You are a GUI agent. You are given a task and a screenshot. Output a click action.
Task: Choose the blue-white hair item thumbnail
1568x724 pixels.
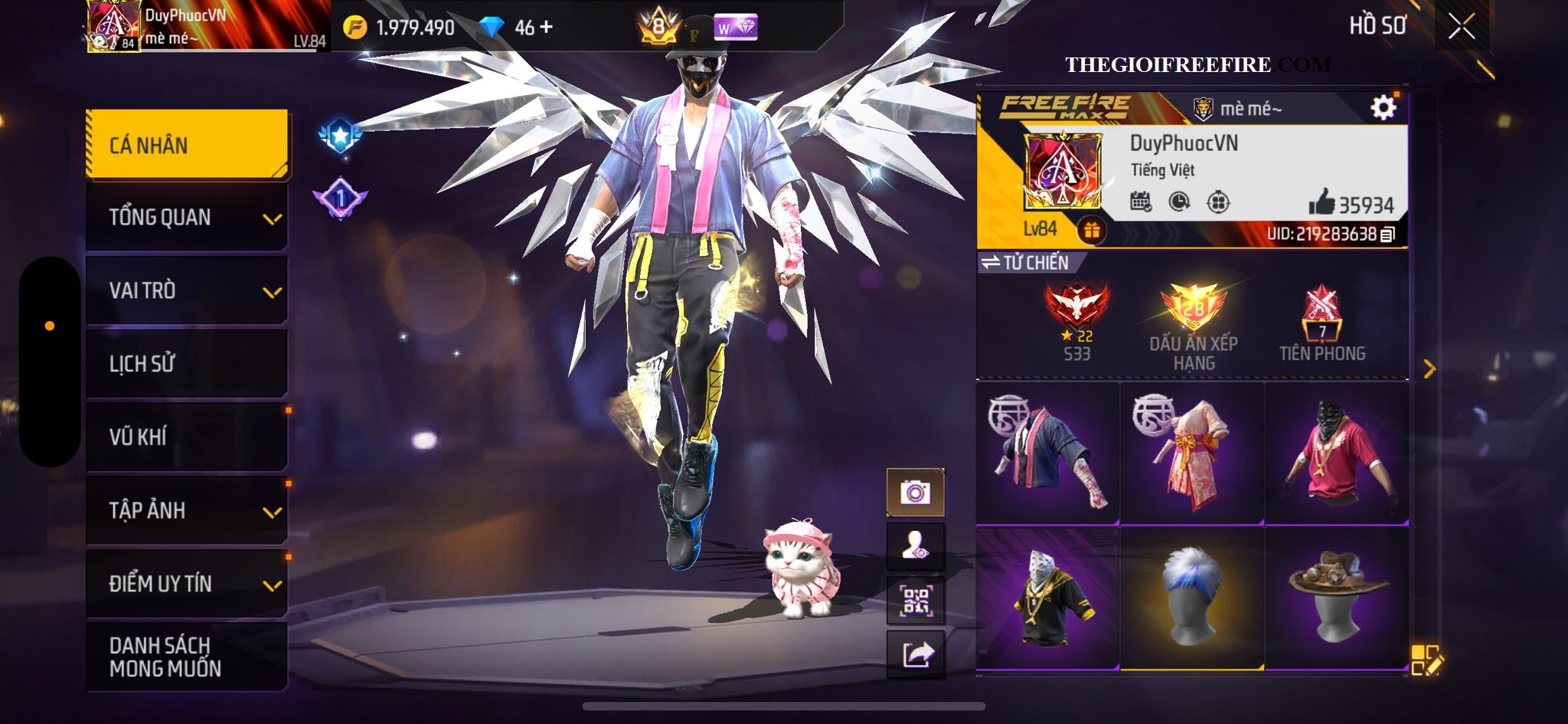[x=1191, y=598]
